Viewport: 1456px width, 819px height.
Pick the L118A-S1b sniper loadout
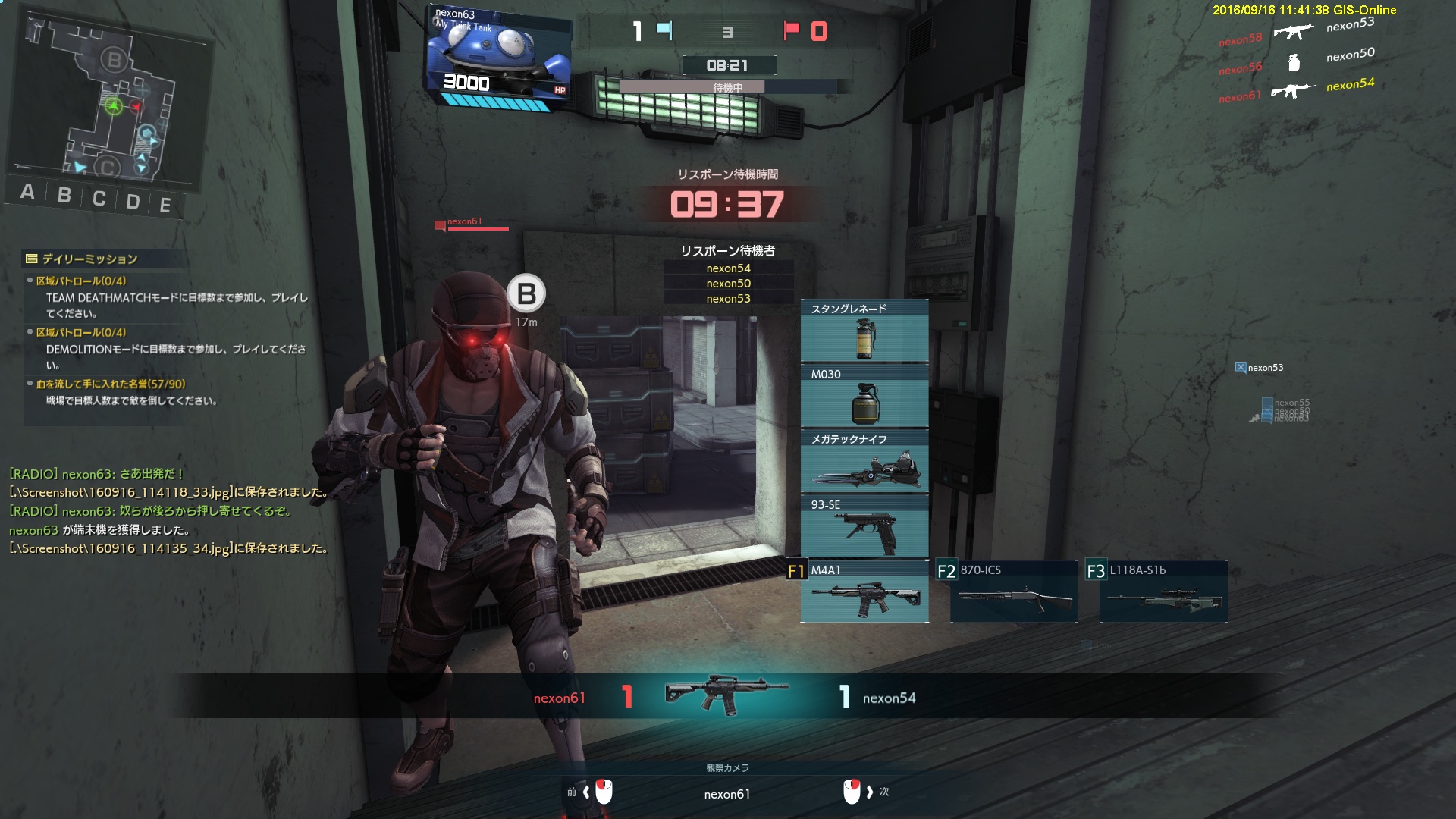1163,592
